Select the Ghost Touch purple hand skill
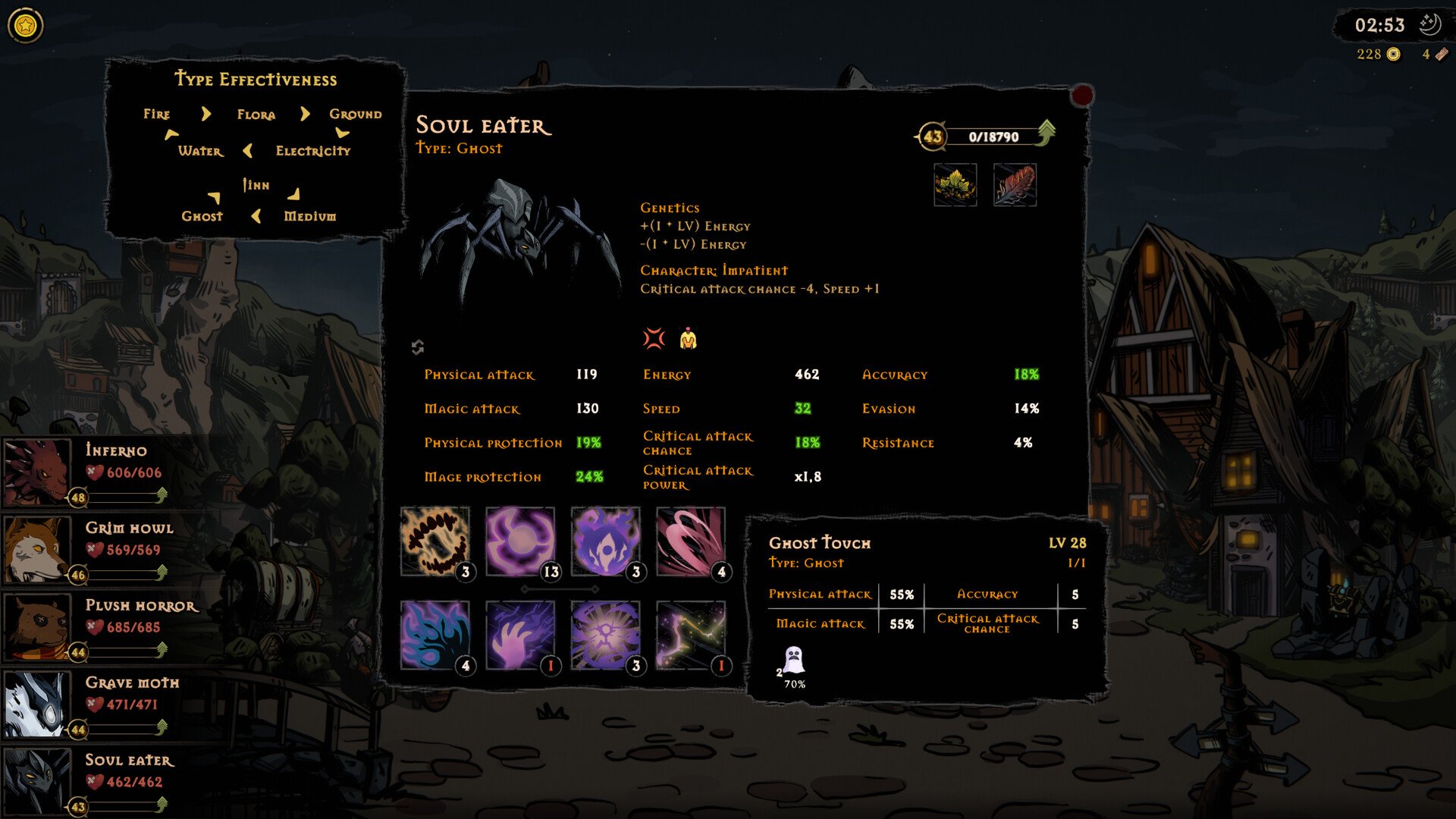Image resolution: width=1456 pixels, height=819 pixels. point(520,635)
